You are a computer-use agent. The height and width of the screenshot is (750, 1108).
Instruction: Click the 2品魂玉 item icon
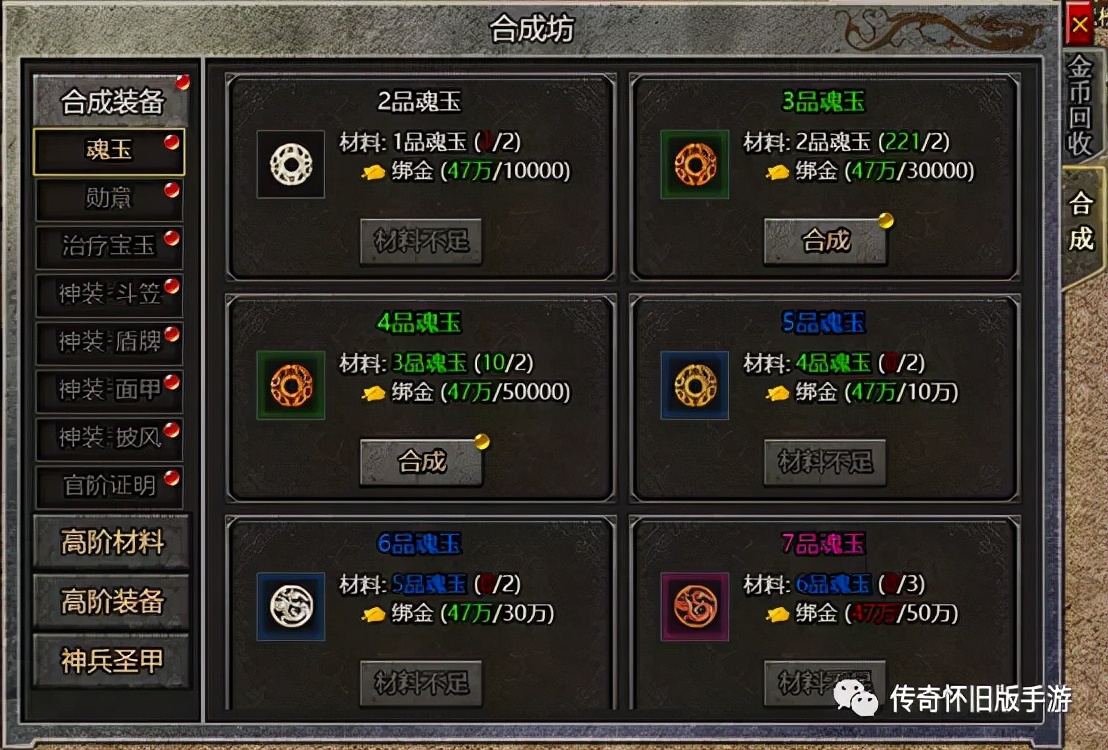(x=291, y=164)
